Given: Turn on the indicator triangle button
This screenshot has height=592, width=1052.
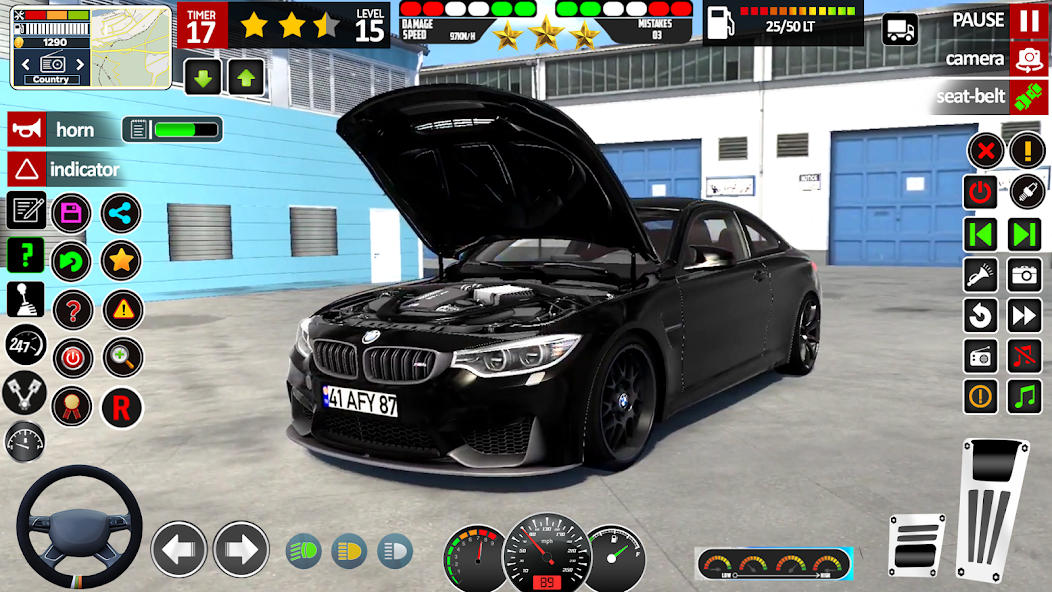Looking at the screenshot, I should pos(26,169).
